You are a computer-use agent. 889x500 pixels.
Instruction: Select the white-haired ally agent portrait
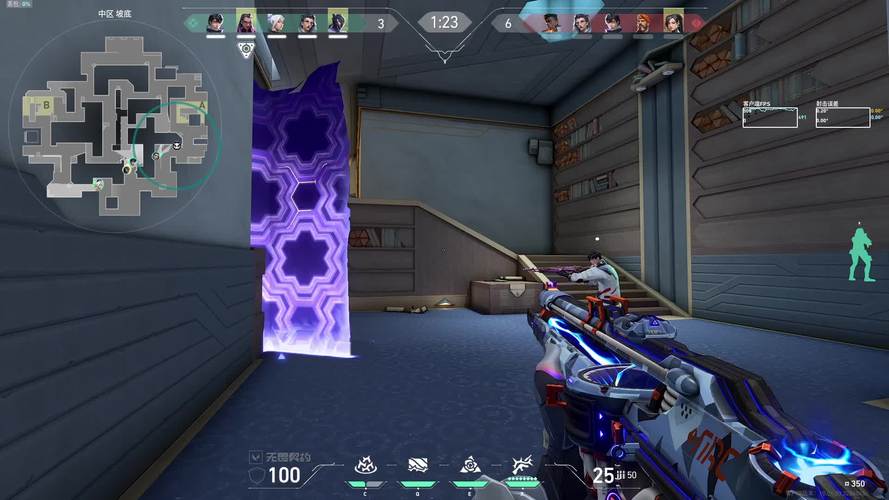click(276, 22)
